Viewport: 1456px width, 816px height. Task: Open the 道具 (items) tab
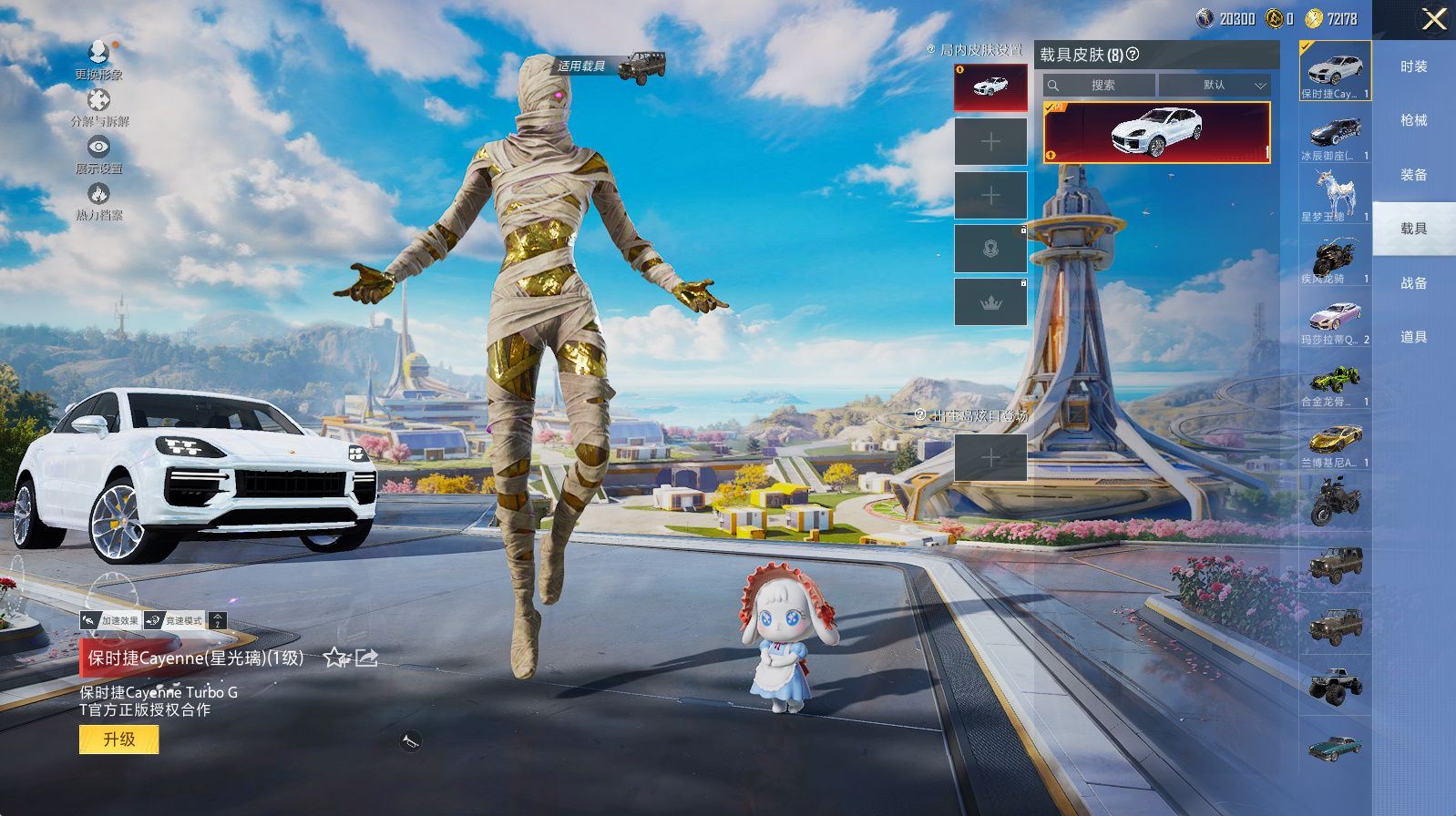point(1413,337)
